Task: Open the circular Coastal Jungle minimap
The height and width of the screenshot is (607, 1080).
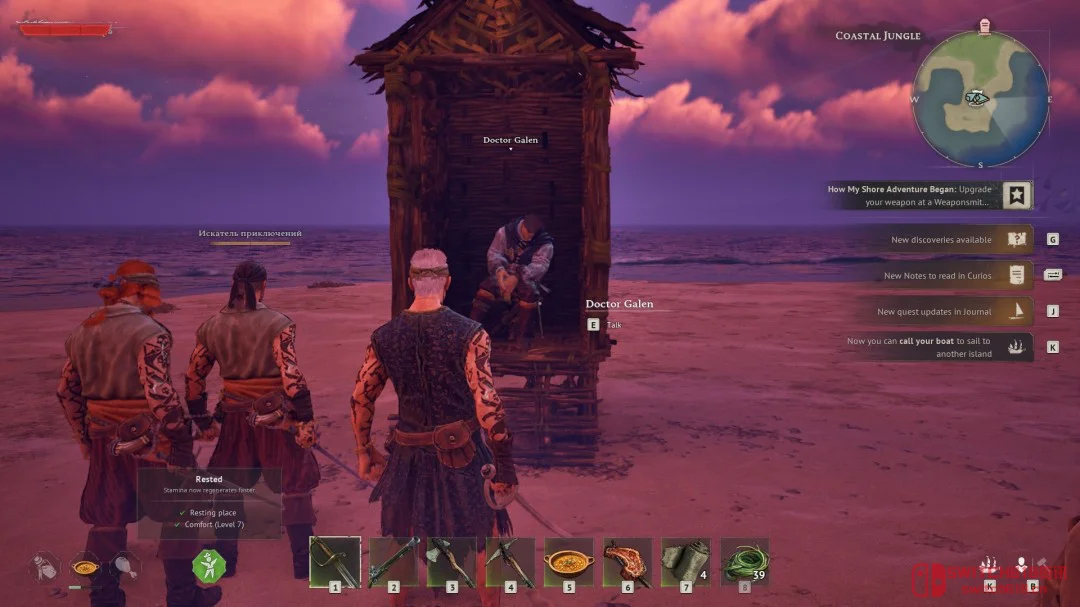Action: tap(981, 99)
